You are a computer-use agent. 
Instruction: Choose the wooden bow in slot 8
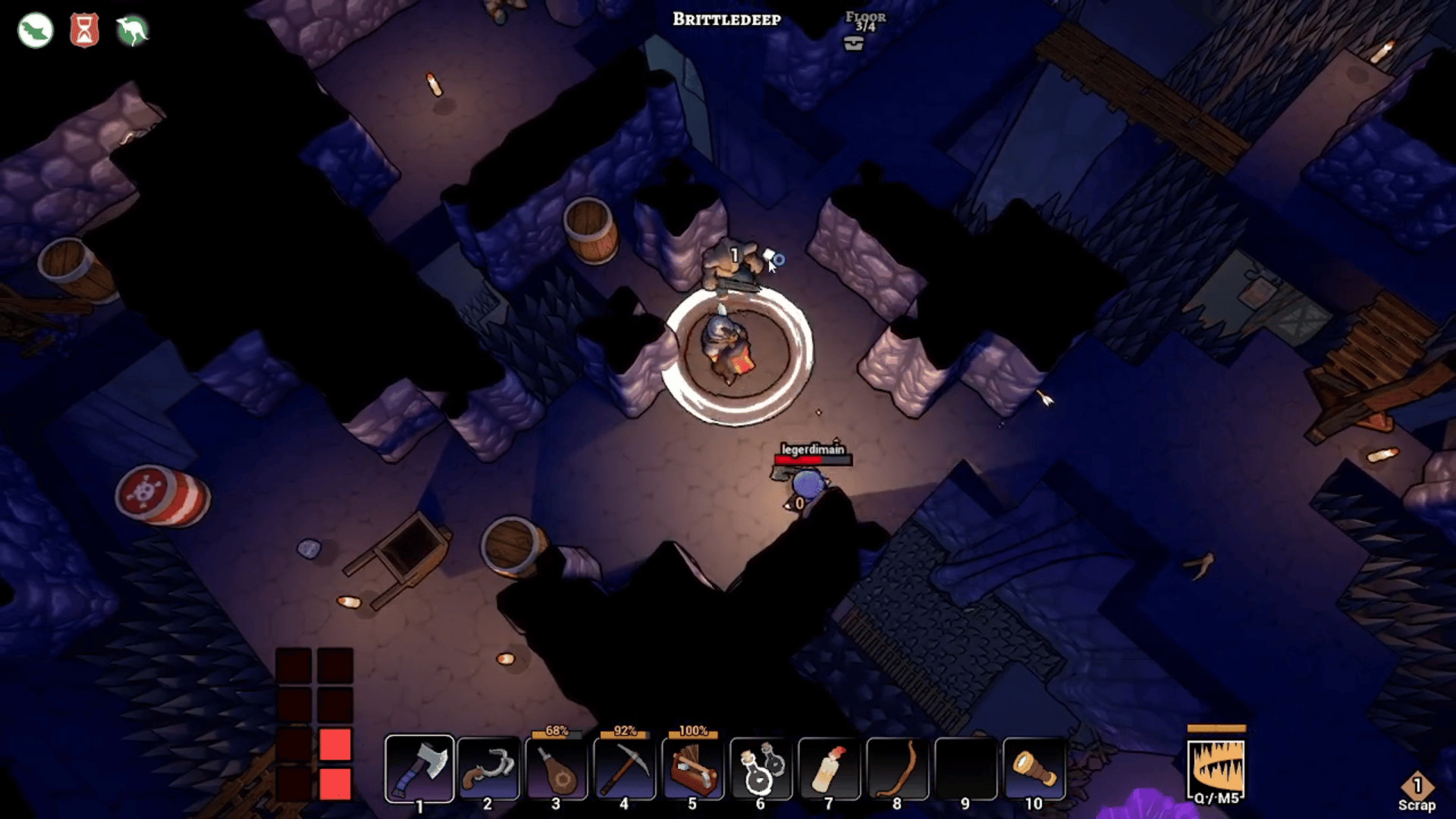tap(897, 768)
